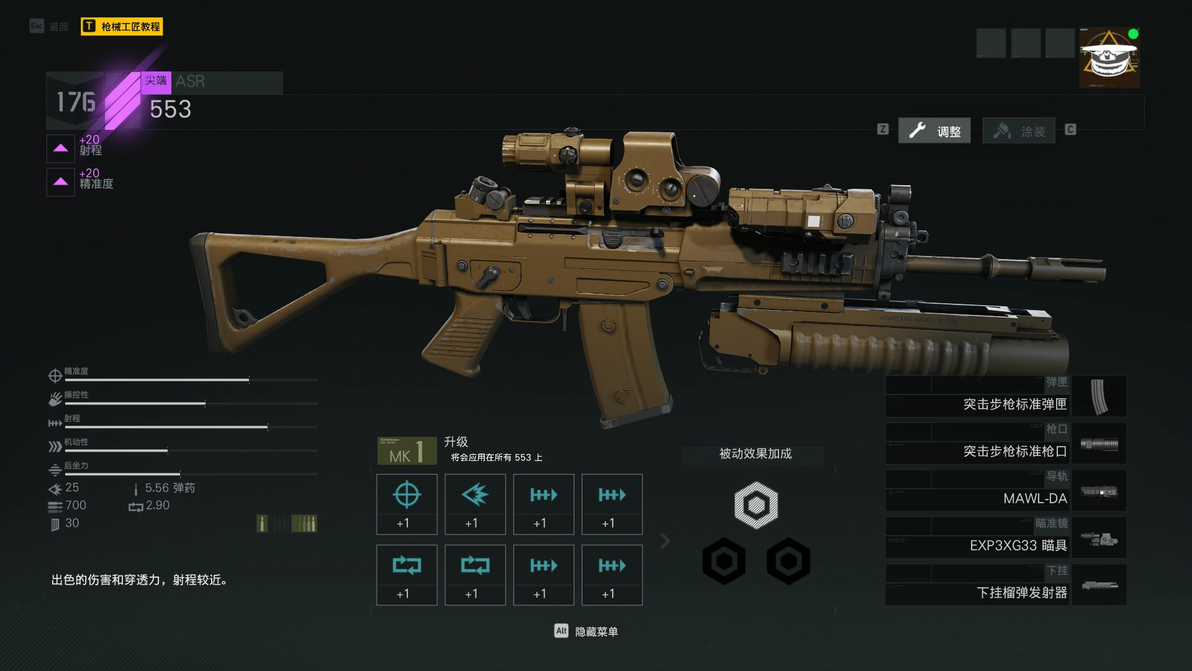This screenshot has width=1192, height=671.
Task: Open the 下挂 grenade launcher underbarrel slot
Action: (x=1005, y=585)
